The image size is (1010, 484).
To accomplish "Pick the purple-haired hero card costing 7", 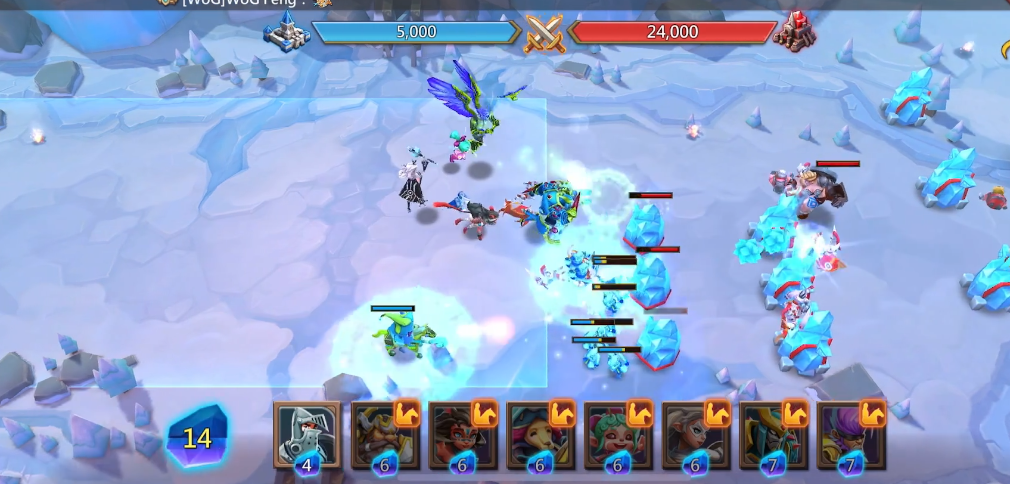I will [851, 434].
